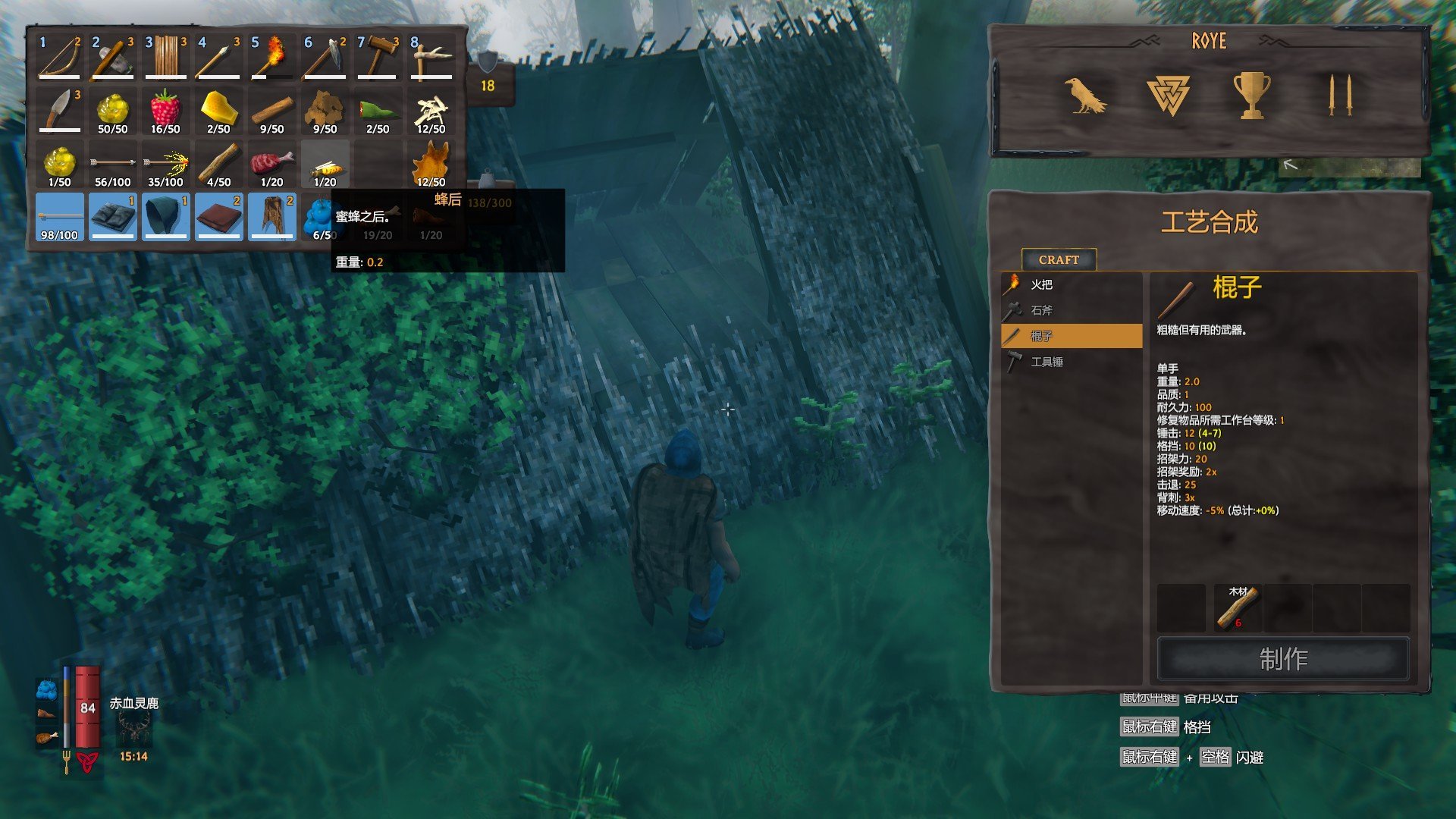Click the fire arrows stack

166,164
